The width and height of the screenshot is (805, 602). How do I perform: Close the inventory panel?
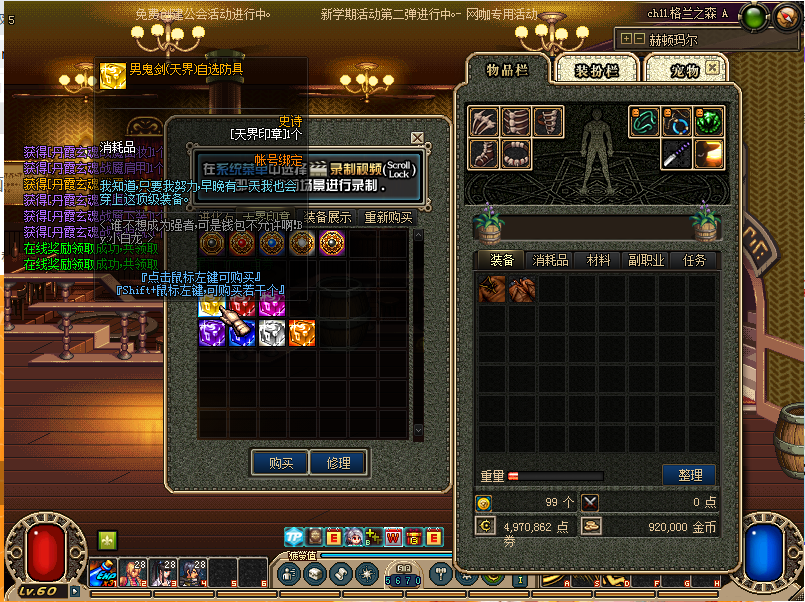[712, 68]
